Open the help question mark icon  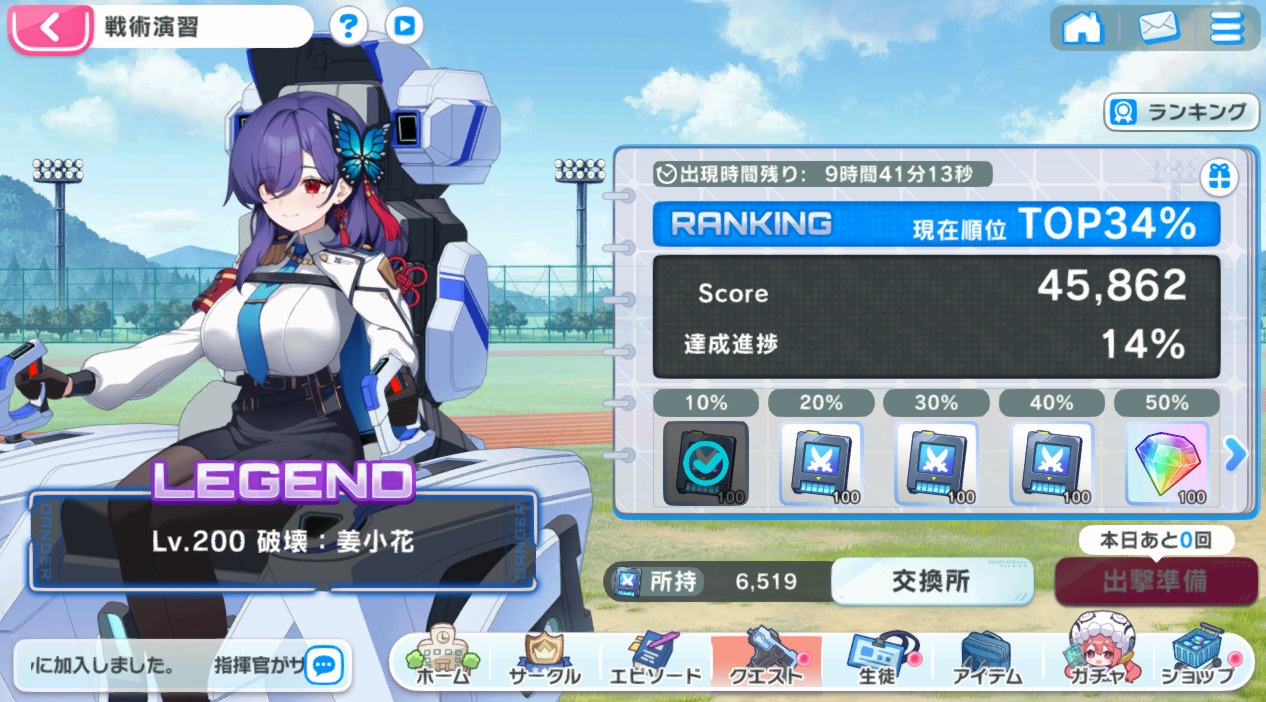[x=348, y=27]
